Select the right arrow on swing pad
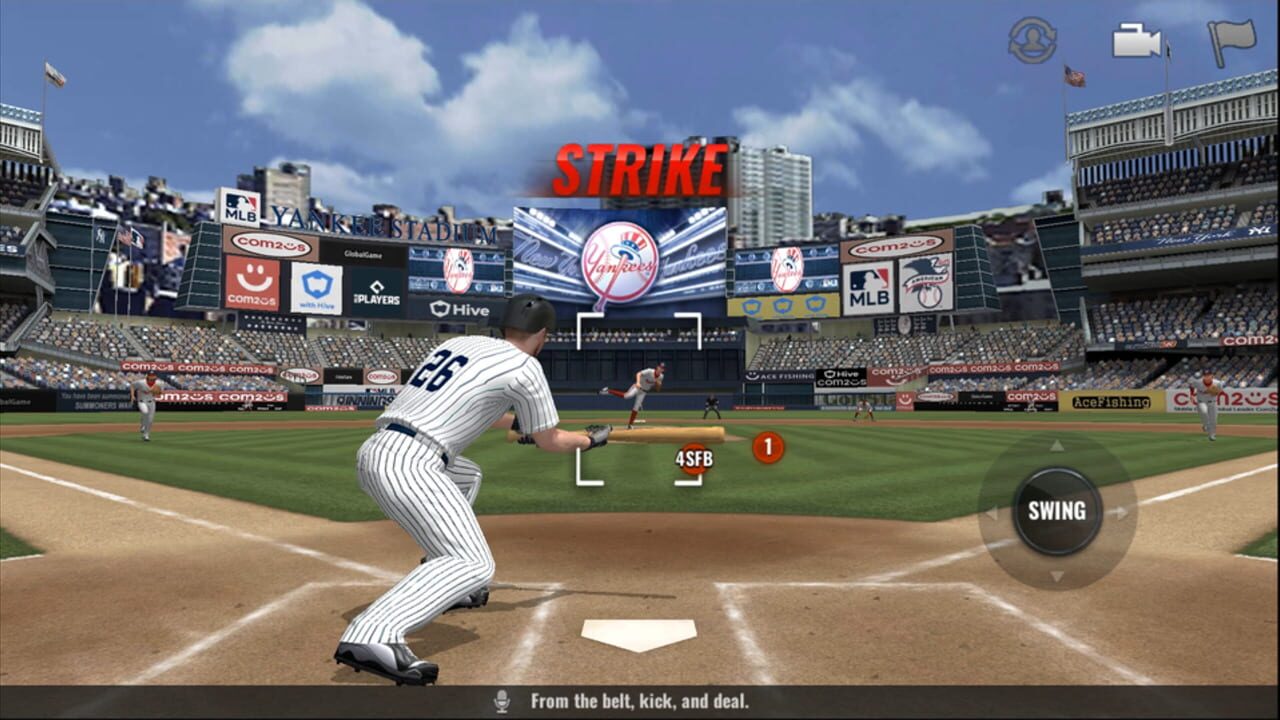 [1122, 513]
